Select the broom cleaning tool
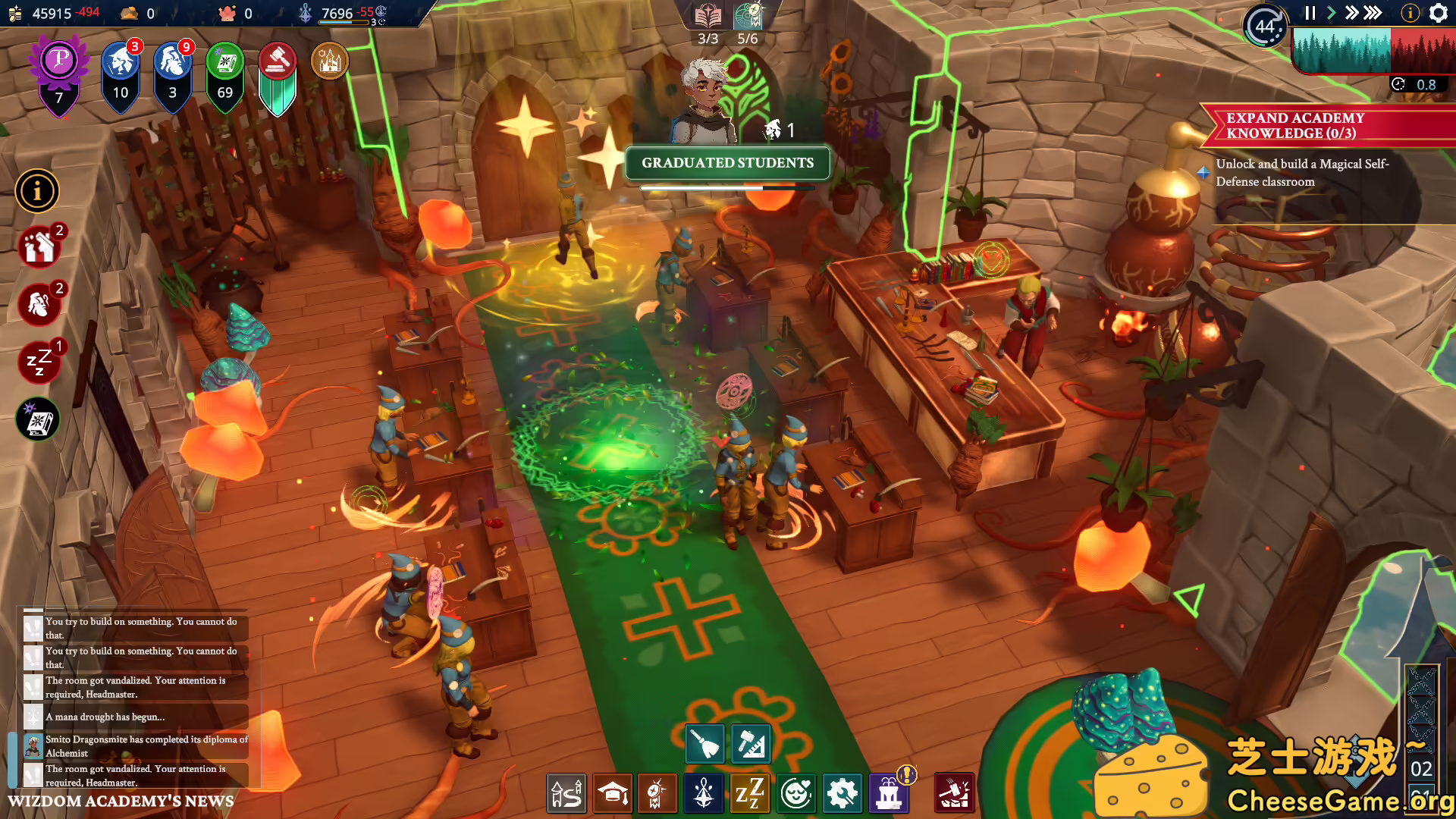Image resolution: width=1456 pixels, height=819 pixels. click(x=705, y=744)
